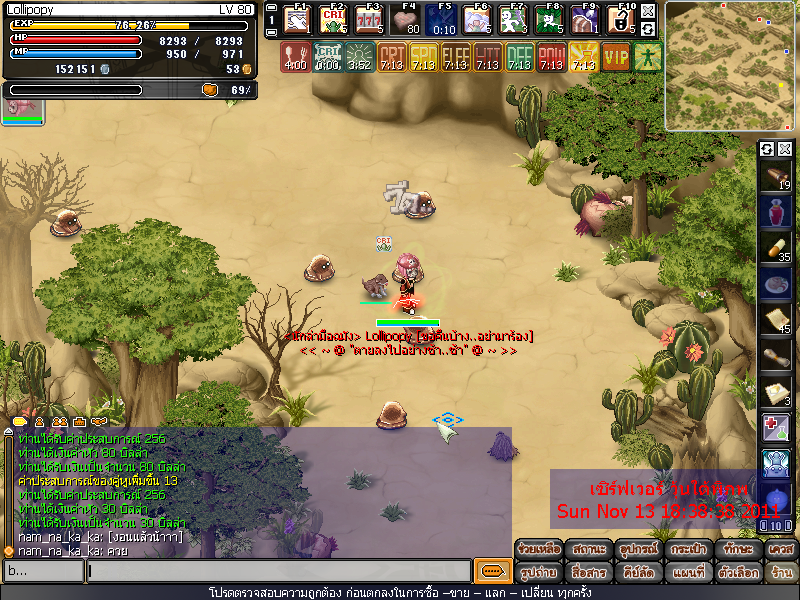The height and width of the screenshot is (600, 800).
Task: Open the ช่วยเหลือ (Help) menu
Action: [x=538, y=550]
